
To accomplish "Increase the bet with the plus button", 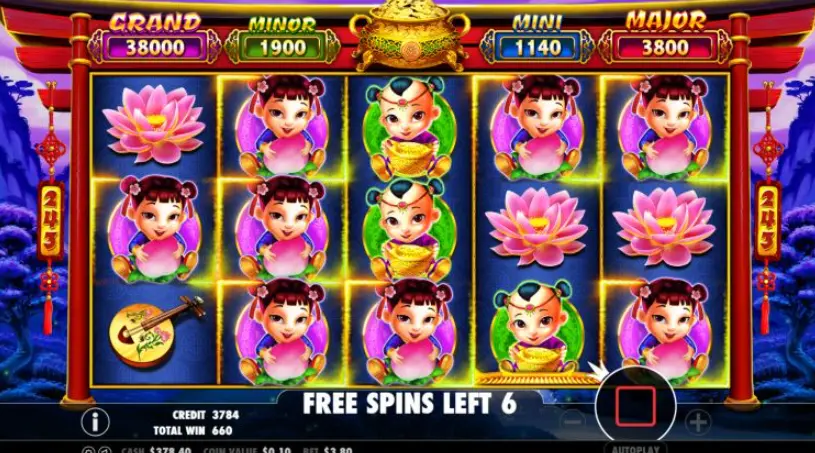I will pos(697,421).
